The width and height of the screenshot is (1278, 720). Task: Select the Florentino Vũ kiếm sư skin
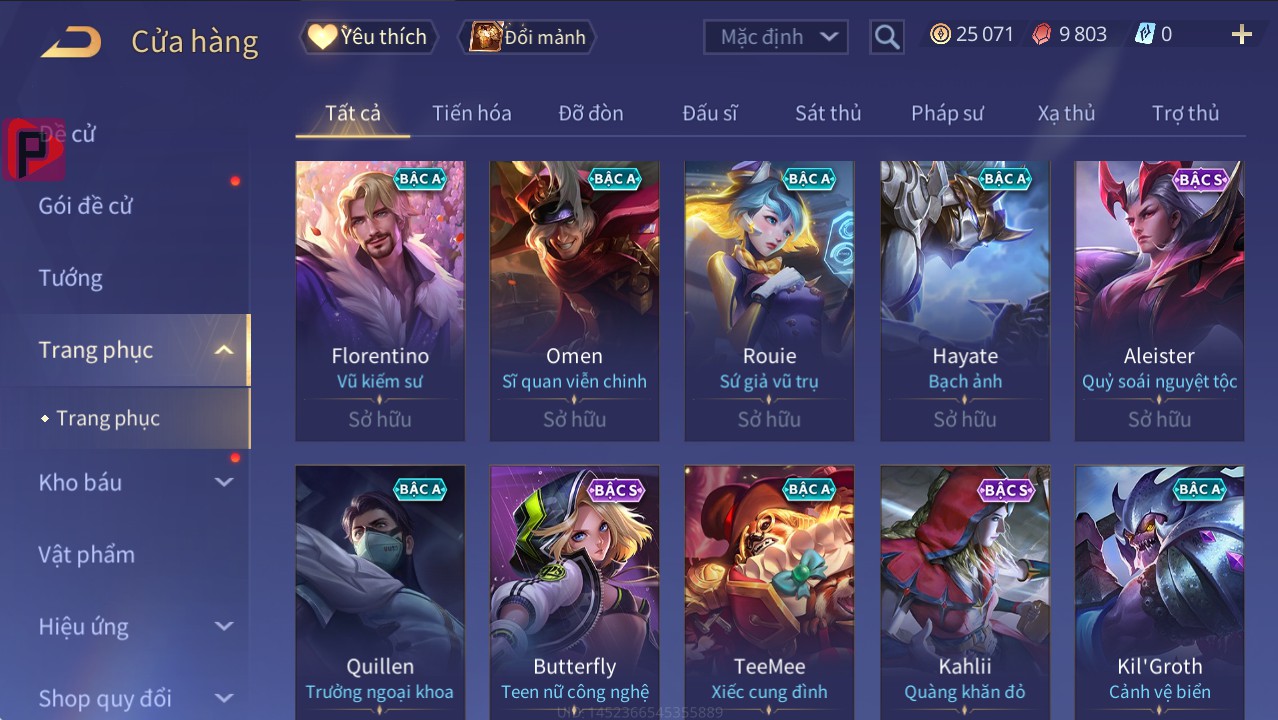380,300
